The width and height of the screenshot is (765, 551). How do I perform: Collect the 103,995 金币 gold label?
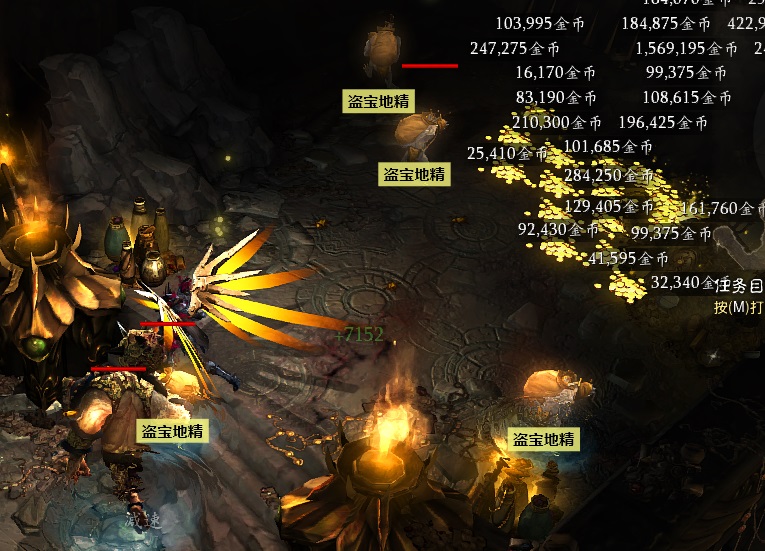pos(540,24)
